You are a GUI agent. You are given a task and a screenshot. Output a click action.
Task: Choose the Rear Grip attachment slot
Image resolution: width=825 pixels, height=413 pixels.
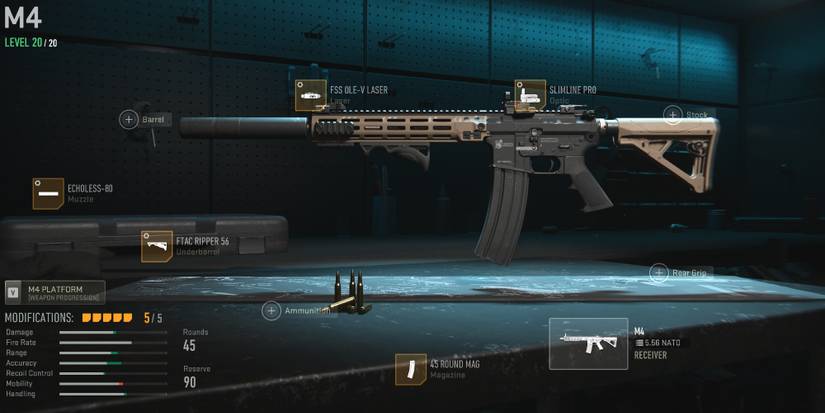pyautogui.click(x=659, y=272)
